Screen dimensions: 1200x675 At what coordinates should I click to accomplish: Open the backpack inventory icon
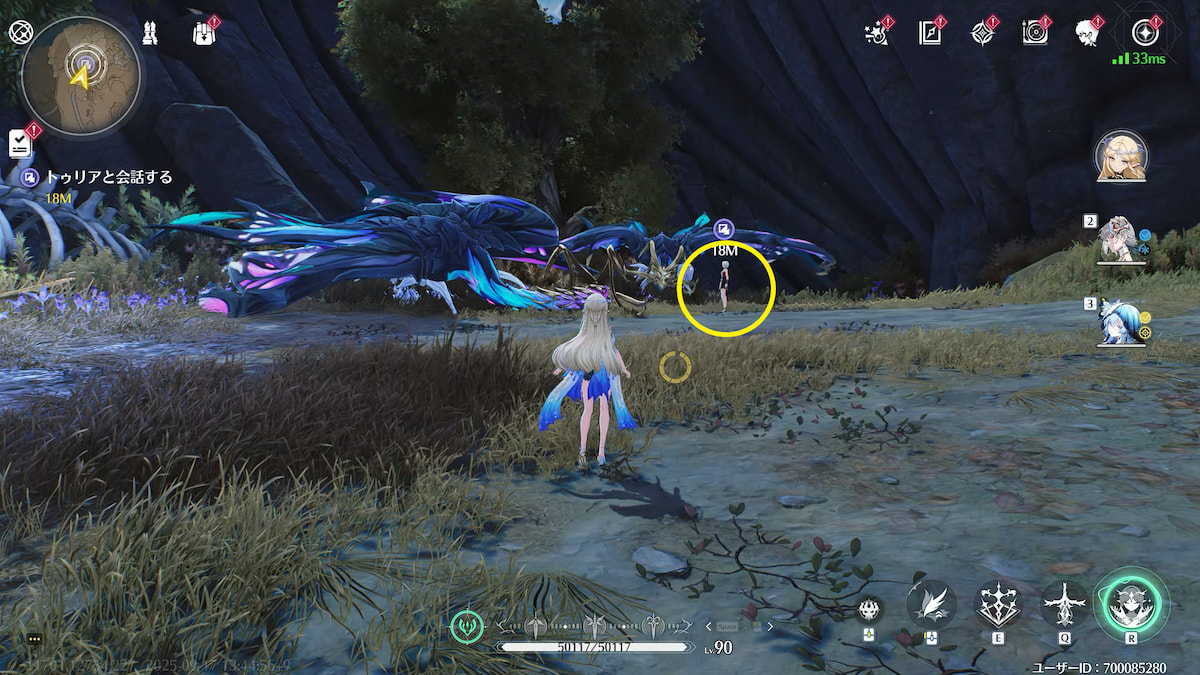click(x=204, y=33)
